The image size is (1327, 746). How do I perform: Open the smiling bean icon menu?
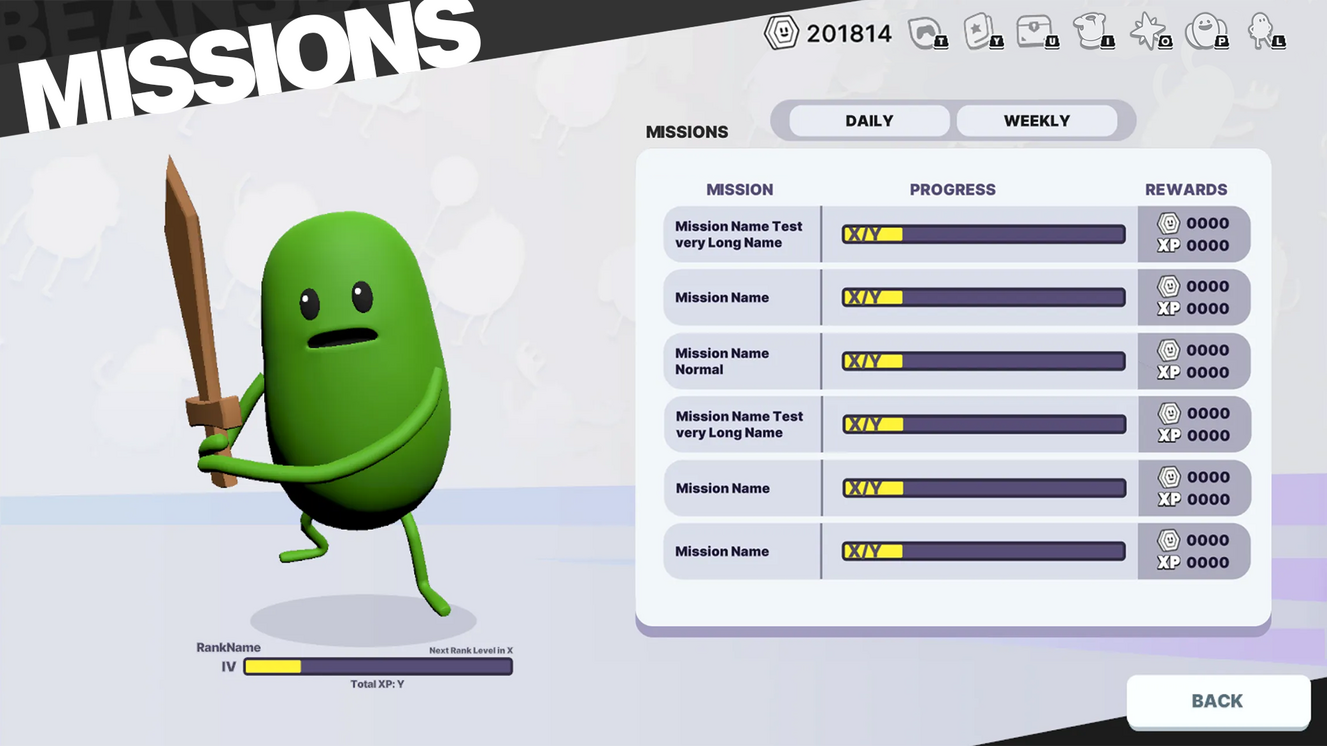pyautogui.click(x=1204, y=33)
